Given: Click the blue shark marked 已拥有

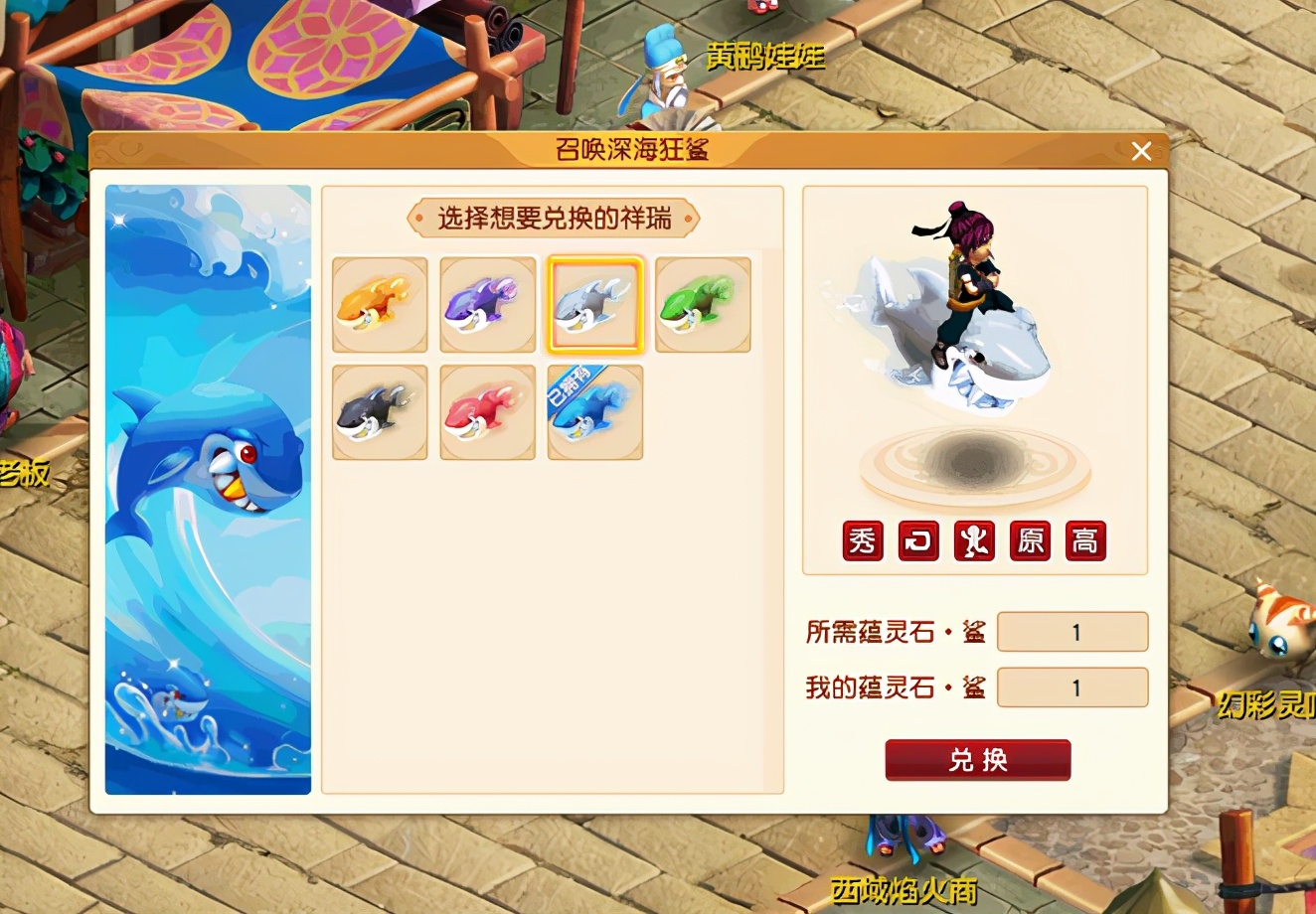Looking at the screenshot, I should tap(594, 410).
